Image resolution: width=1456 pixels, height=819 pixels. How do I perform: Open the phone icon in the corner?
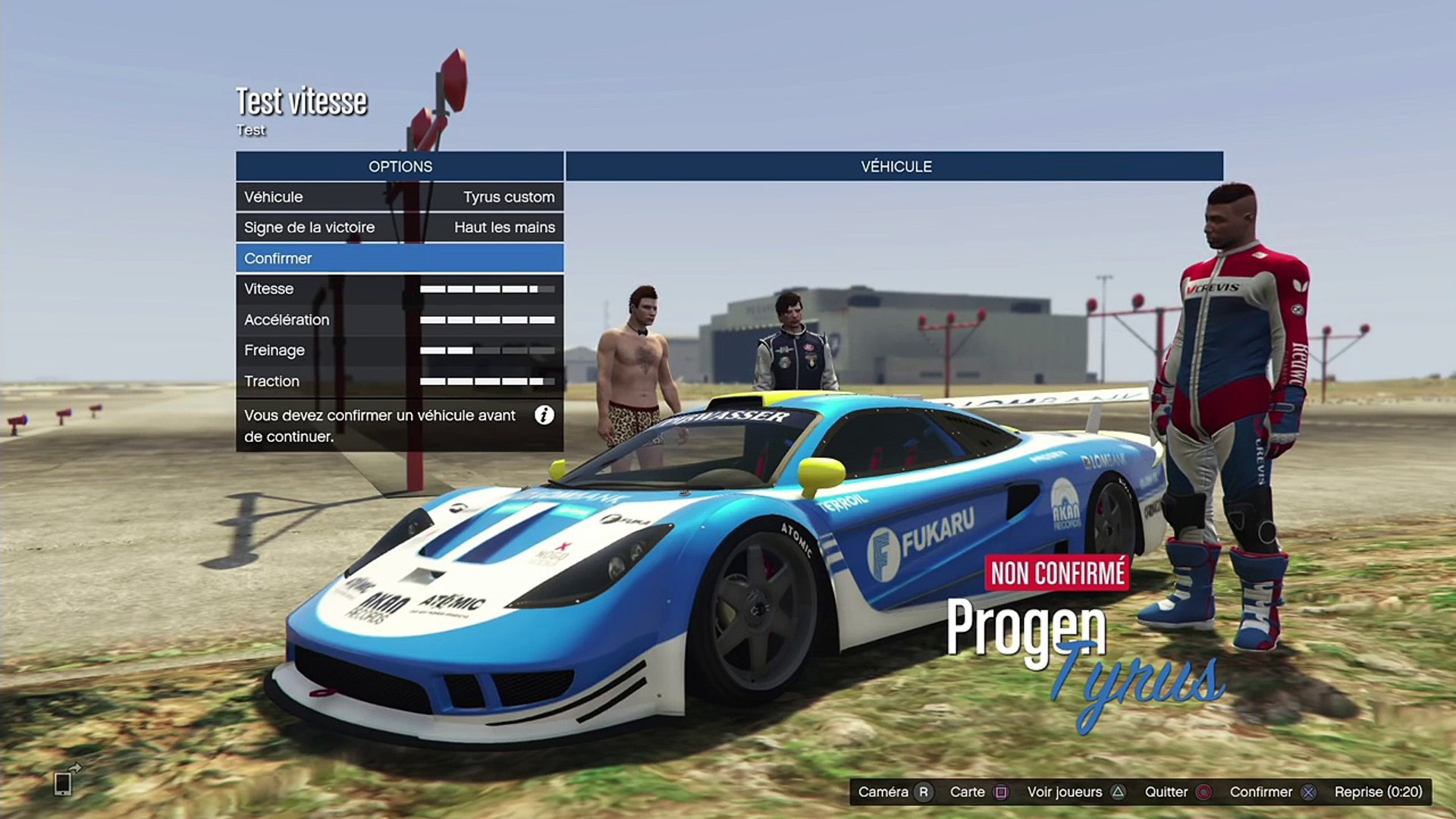64,783
